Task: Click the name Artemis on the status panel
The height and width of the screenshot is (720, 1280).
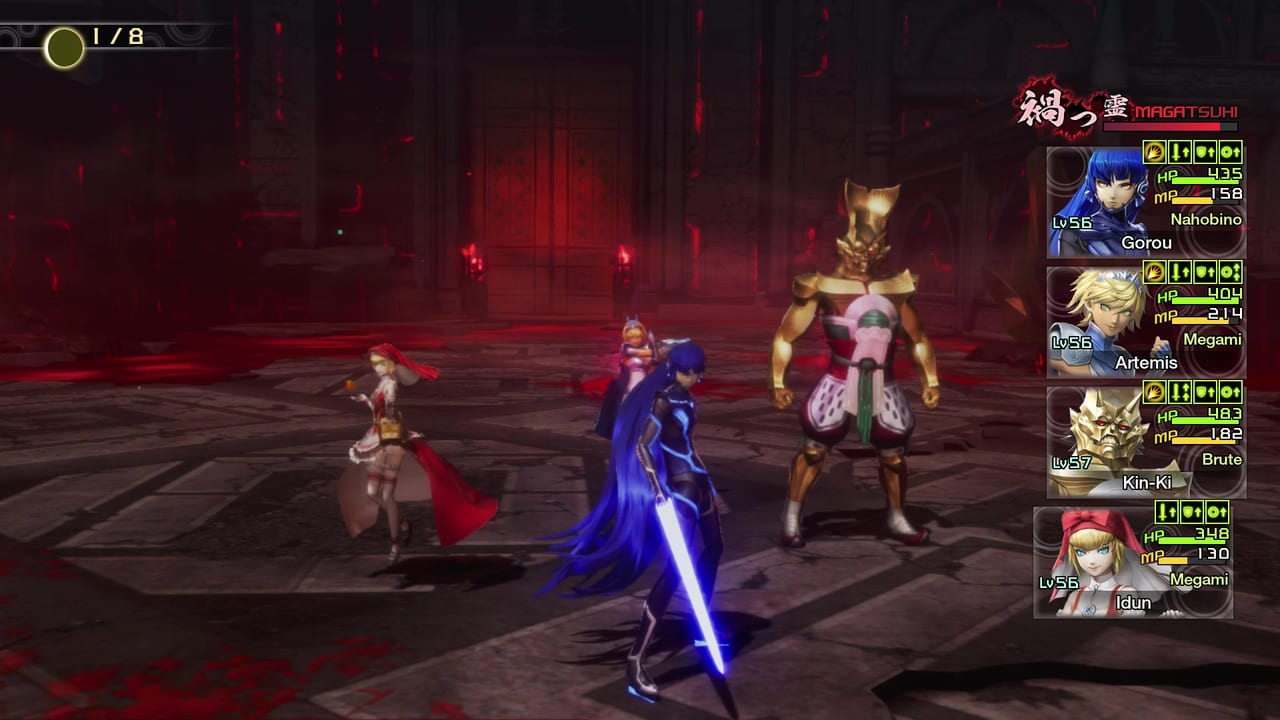Action: (1147, 362)
